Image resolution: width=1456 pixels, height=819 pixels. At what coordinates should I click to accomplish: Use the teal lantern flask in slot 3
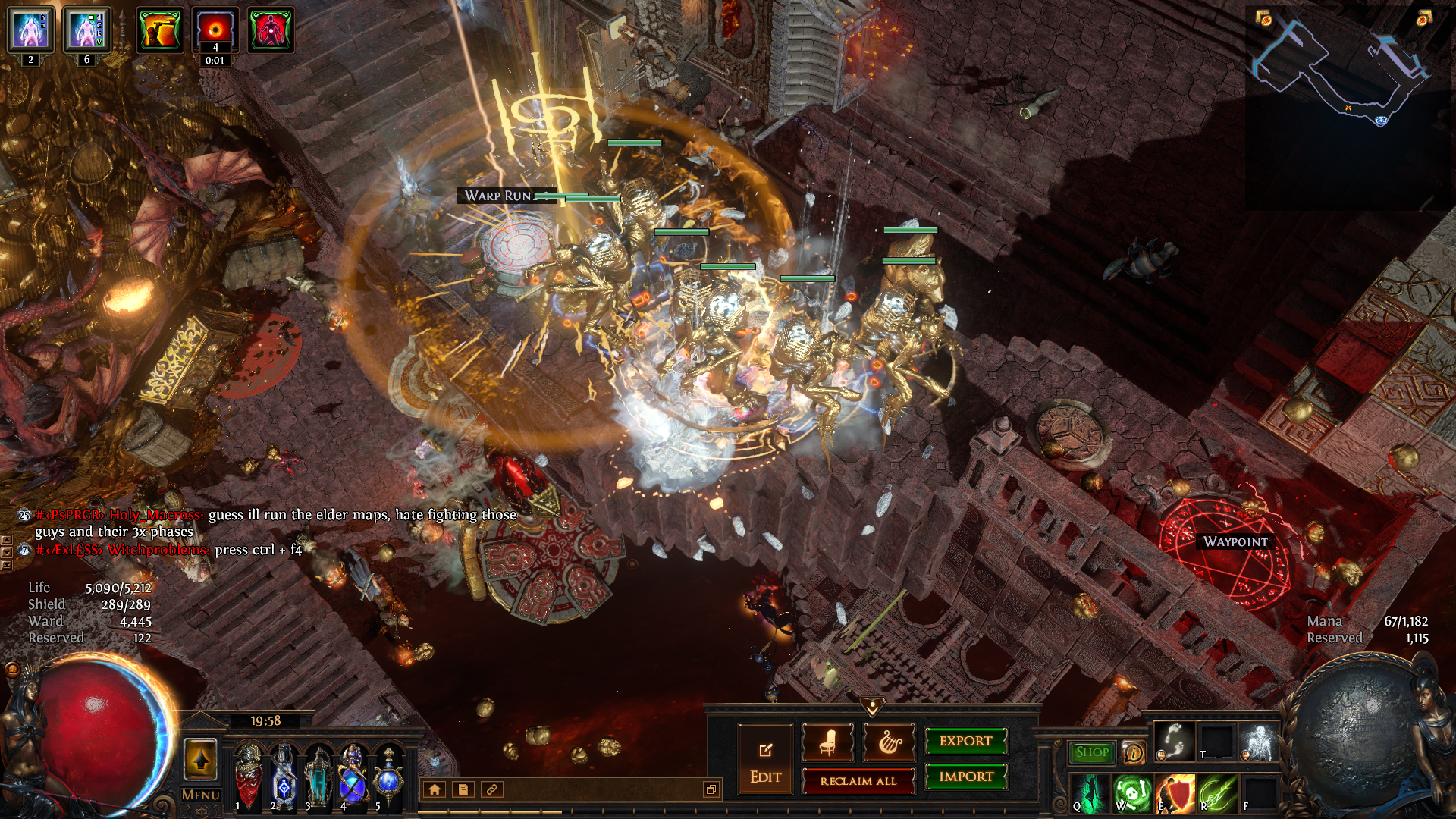tap(318, 773)
